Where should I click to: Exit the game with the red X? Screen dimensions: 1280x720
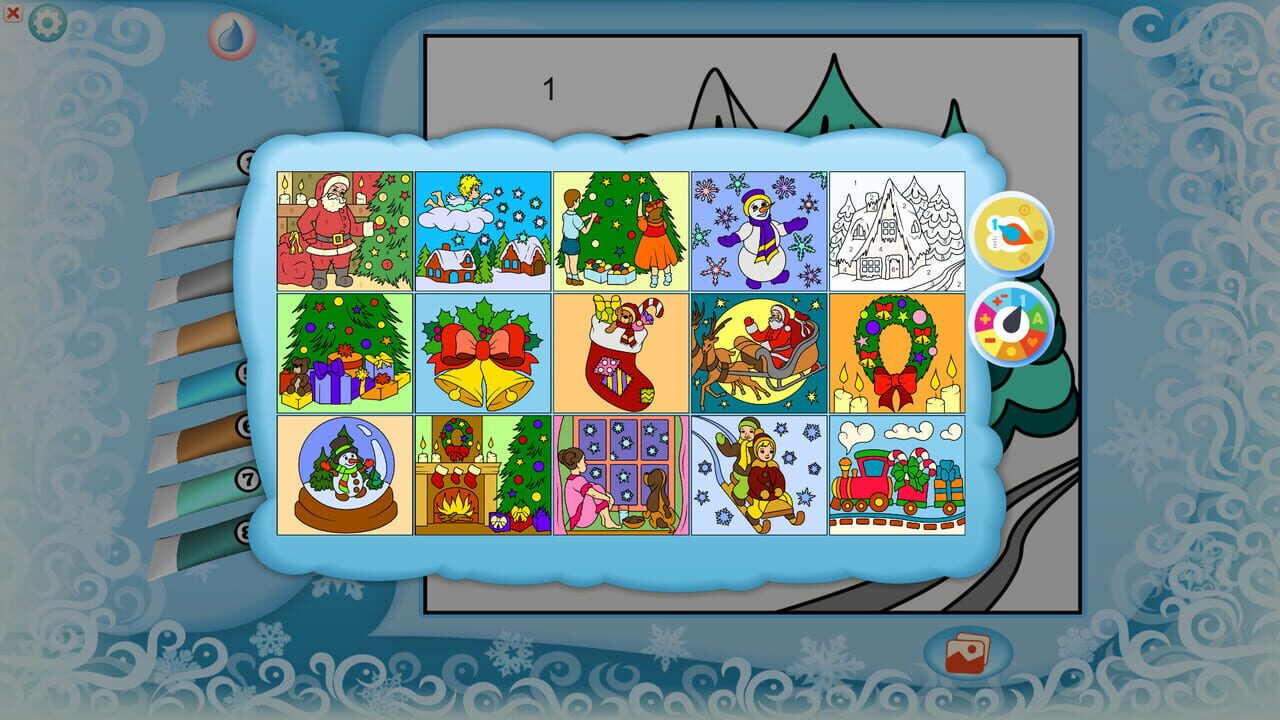coord(11,11)
